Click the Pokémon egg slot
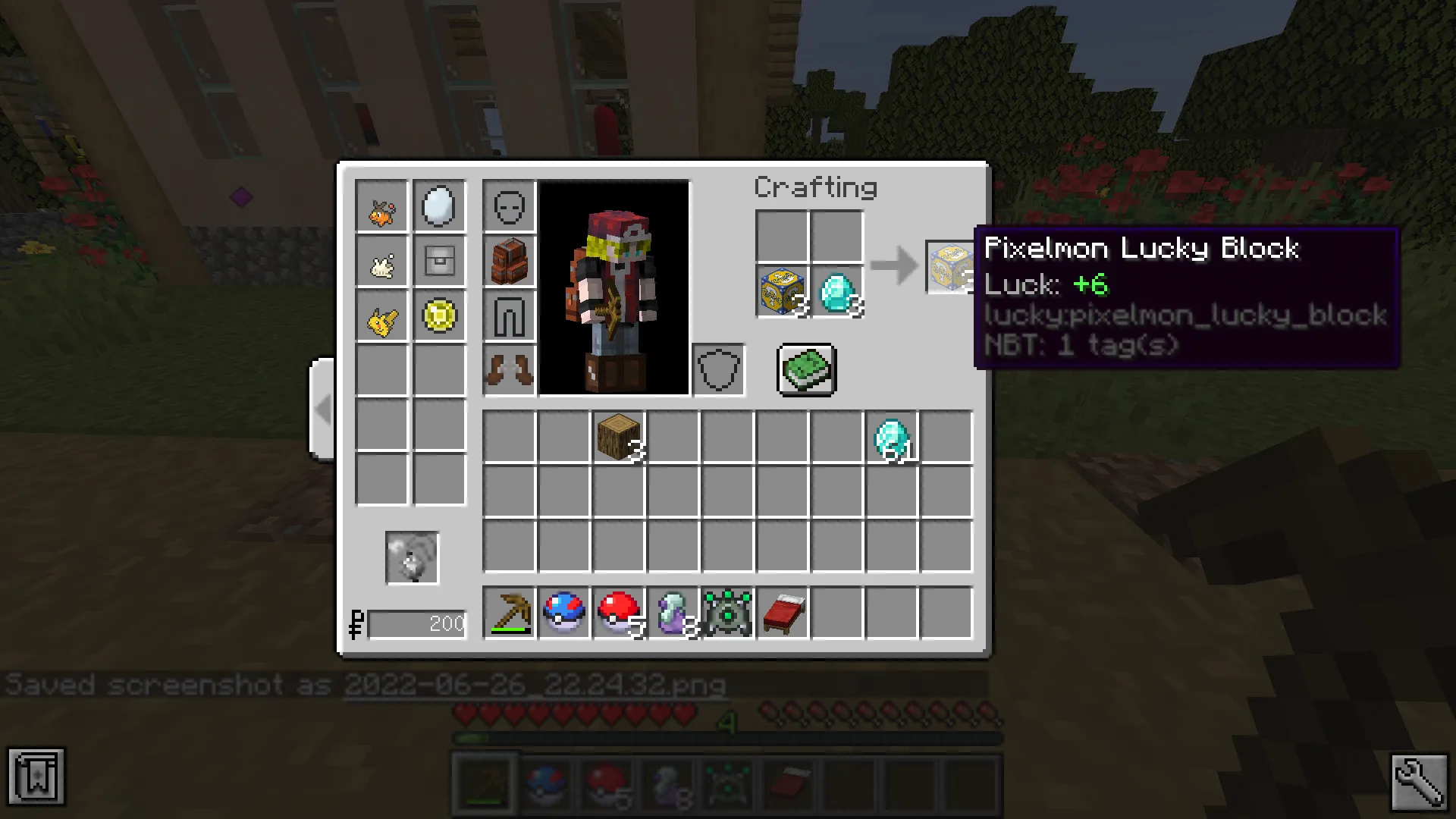The width and height of the screenshot is (1456, 819). pyautogui.click(x=439, y=205)
